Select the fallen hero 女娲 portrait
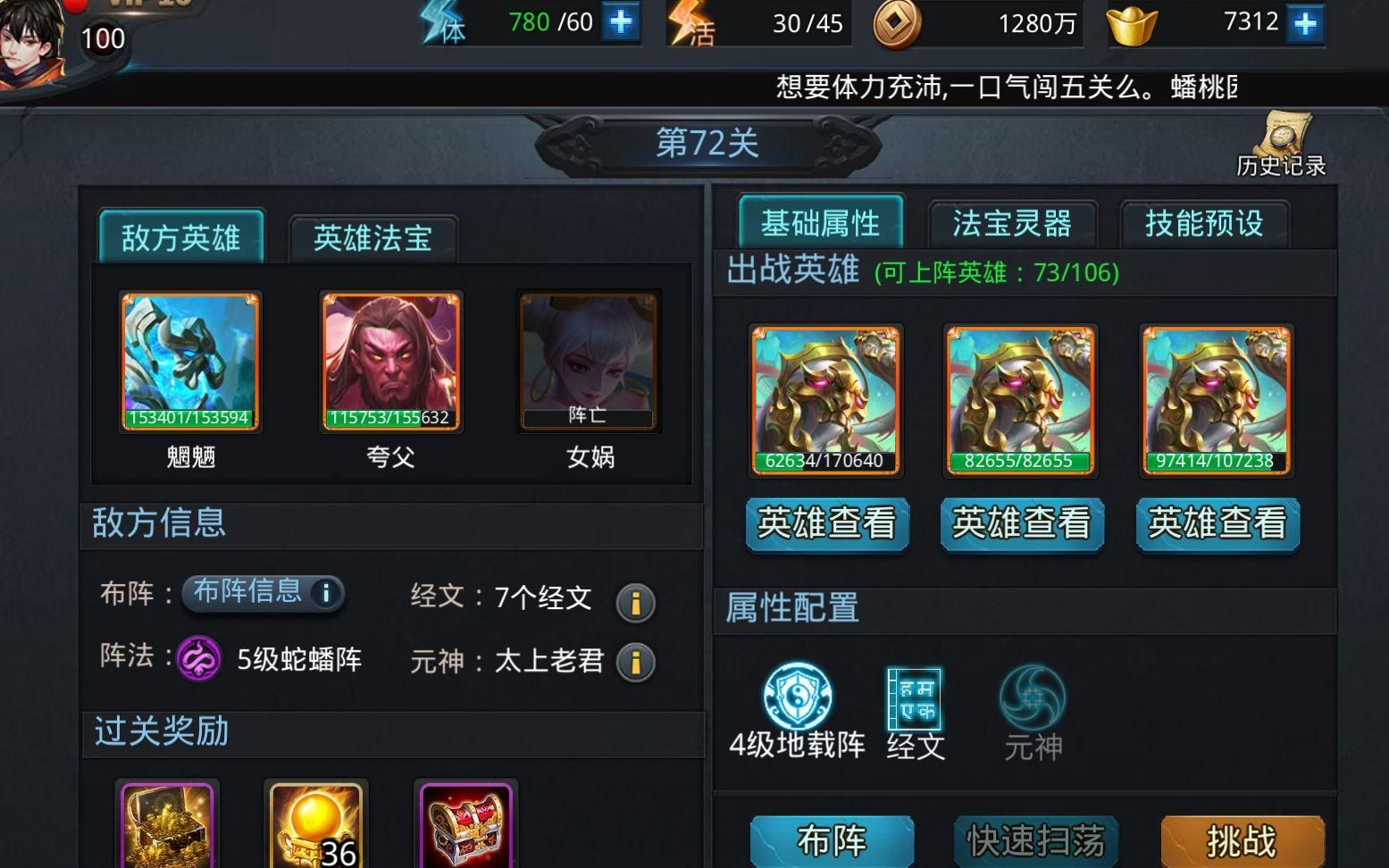 588,359
